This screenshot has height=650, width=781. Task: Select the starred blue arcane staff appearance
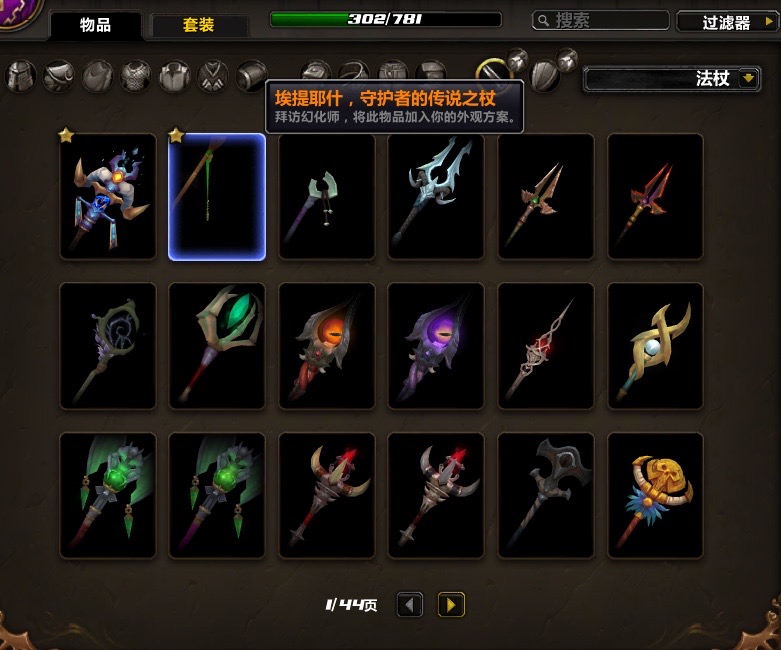(x=108, y=197)
